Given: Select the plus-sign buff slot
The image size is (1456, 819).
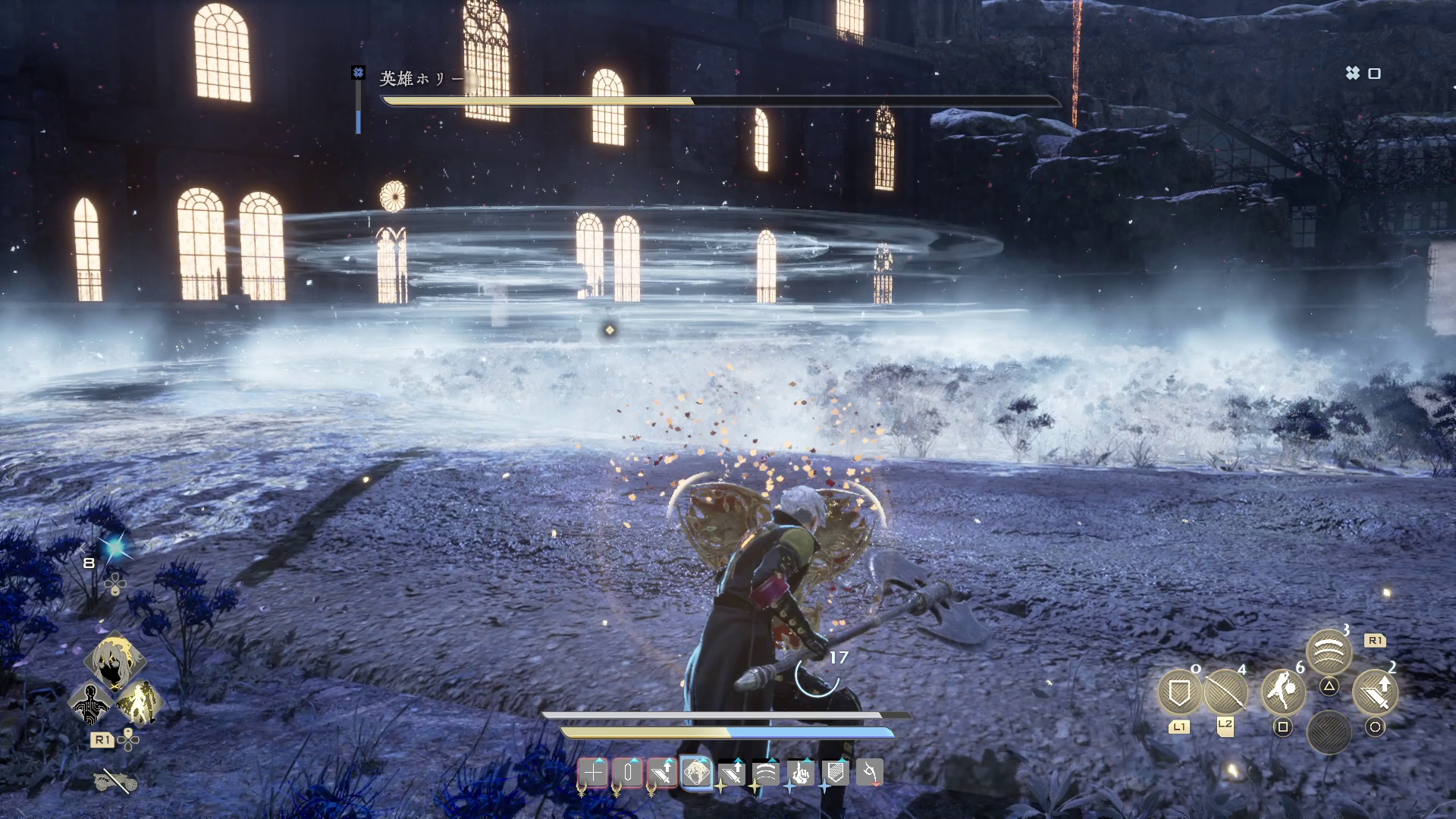Looking at the screenshot, I should point(593,773).
